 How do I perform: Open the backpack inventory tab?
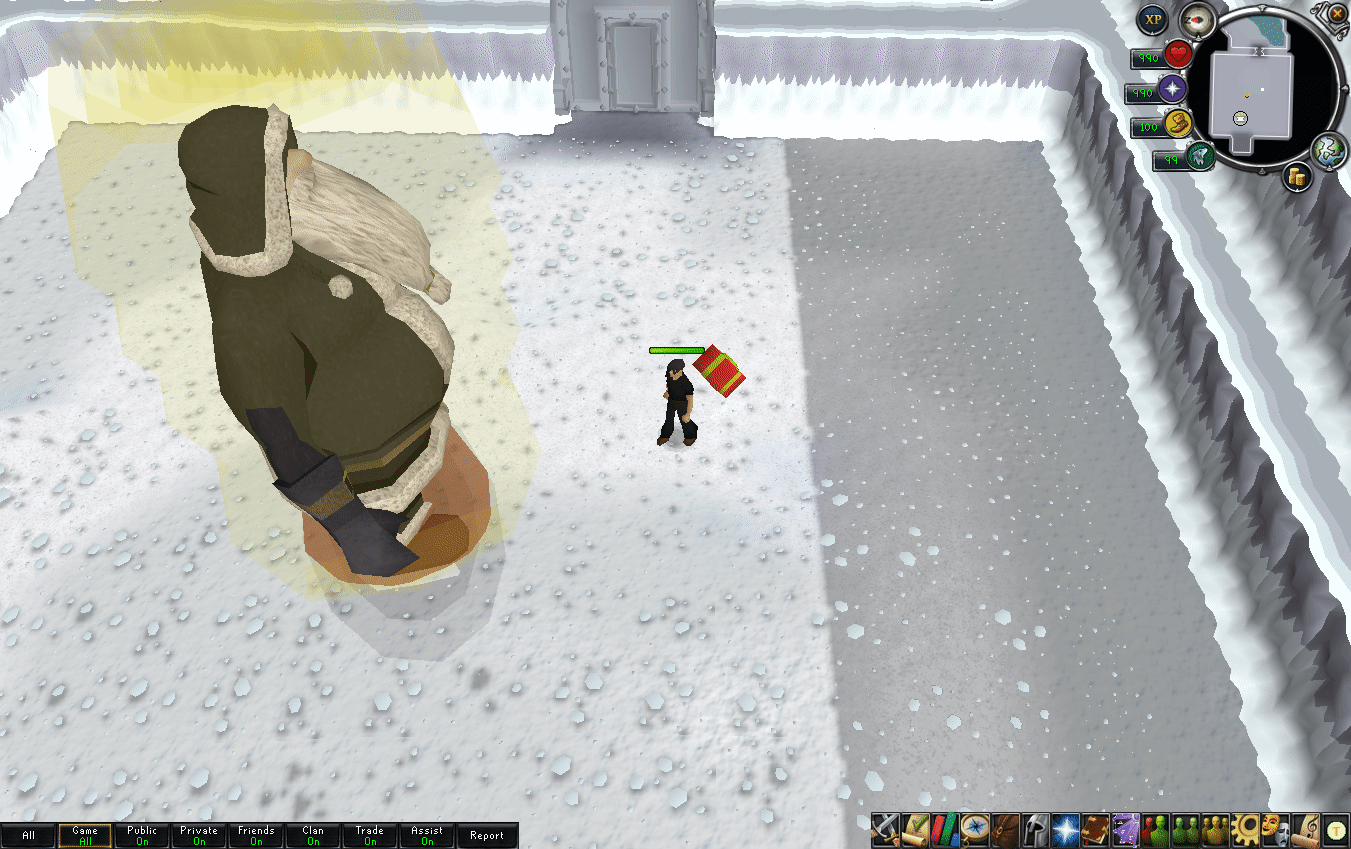point(1005,829)
